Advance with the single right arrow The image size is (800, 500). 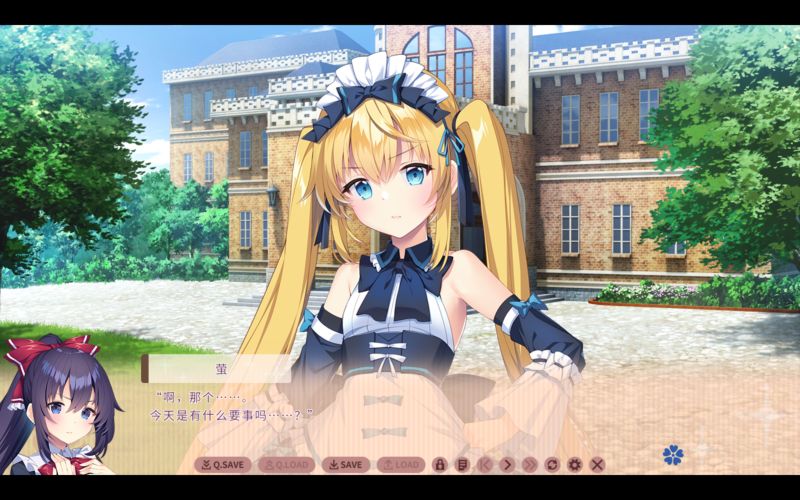[x=507, y=464]
